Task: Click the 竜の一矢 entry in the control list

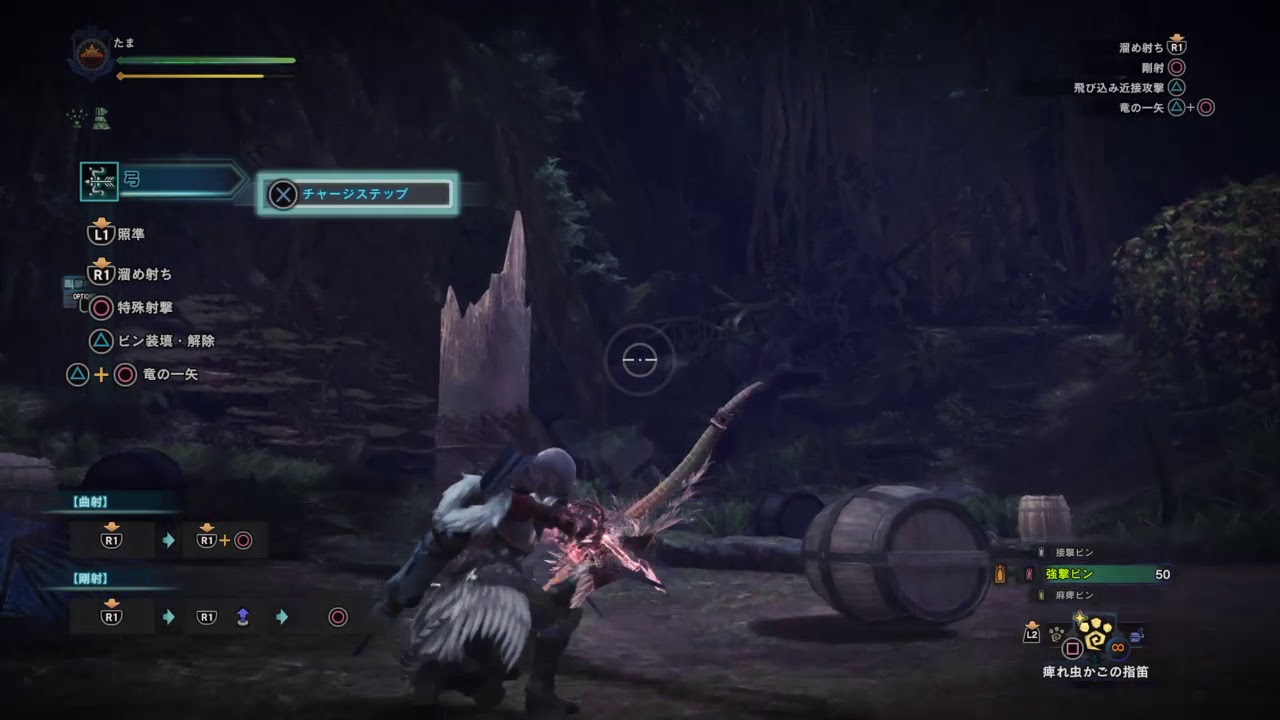Action: (171, 375)
